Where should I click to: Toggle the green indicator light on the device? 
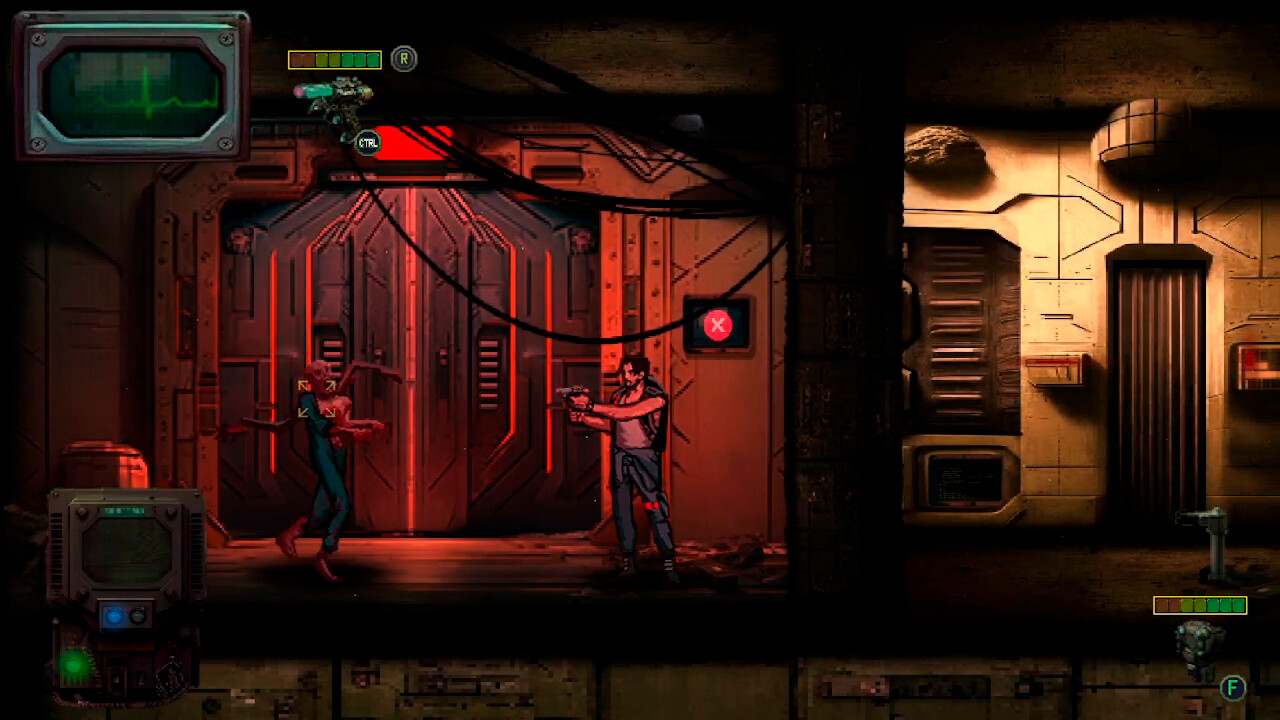pyautogui.click(x=73, y=664)
